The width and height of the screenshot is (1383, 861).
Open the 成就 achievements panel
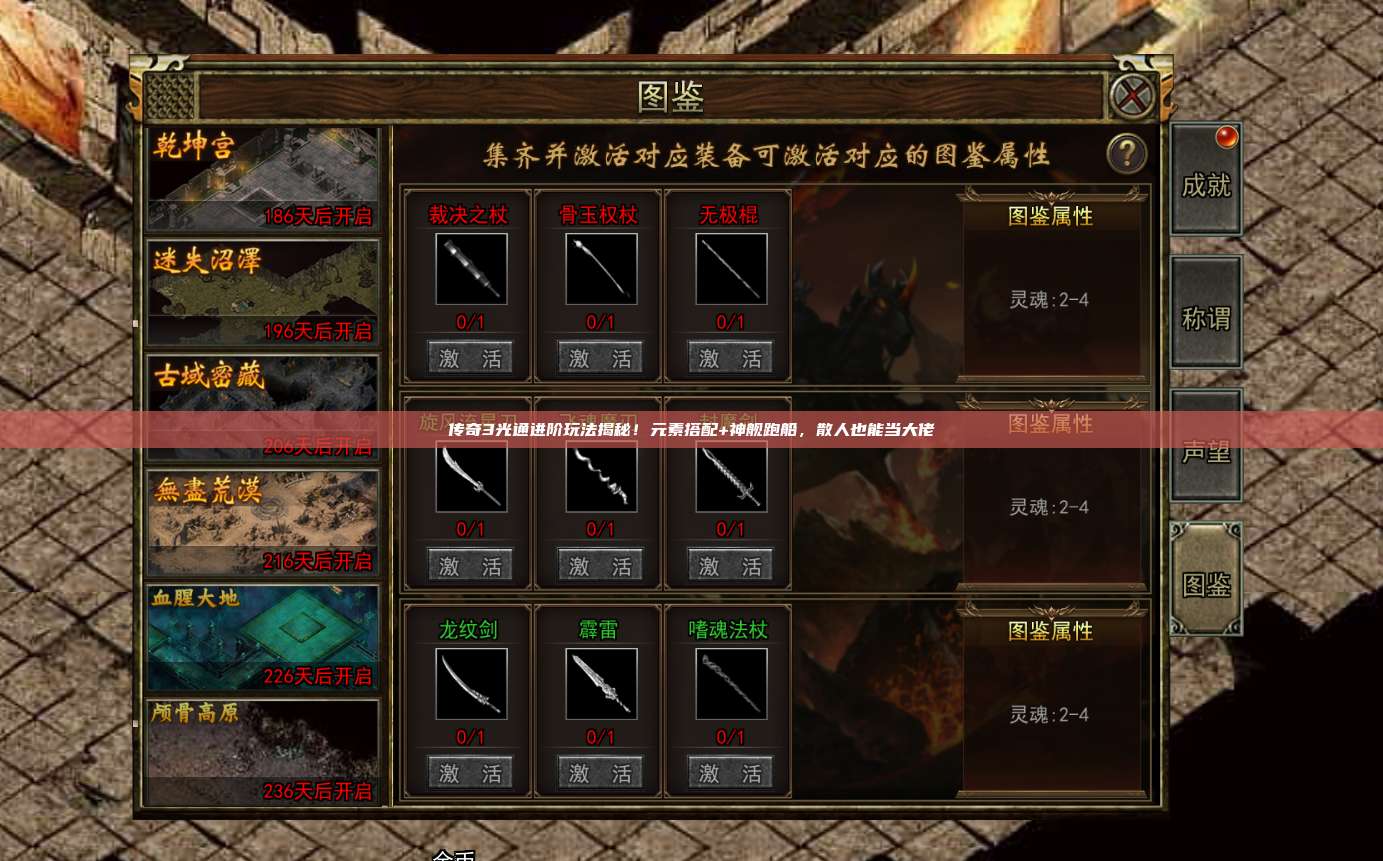[x=1206, y=180]
